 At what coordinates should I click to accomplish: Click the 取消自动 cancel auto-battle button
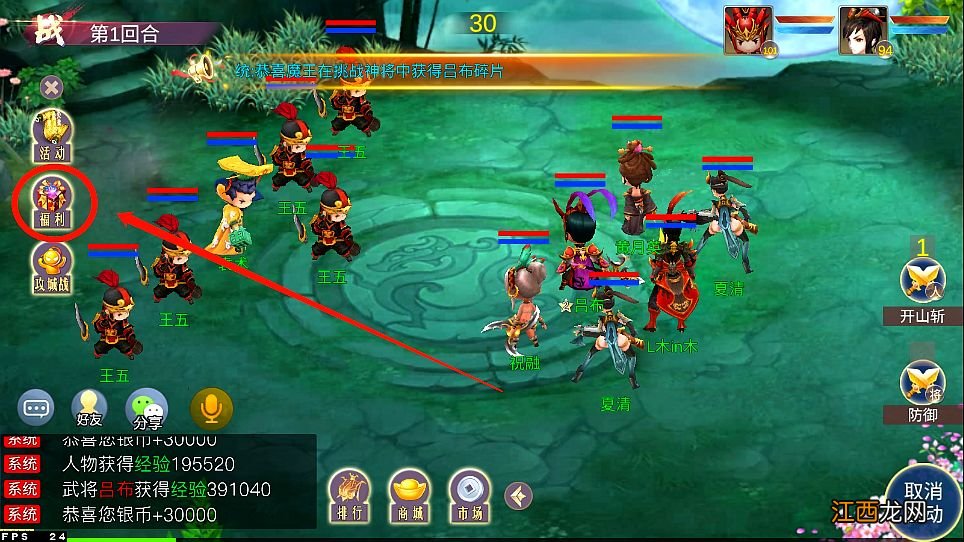pyautogui.click(x=922, y=502)
